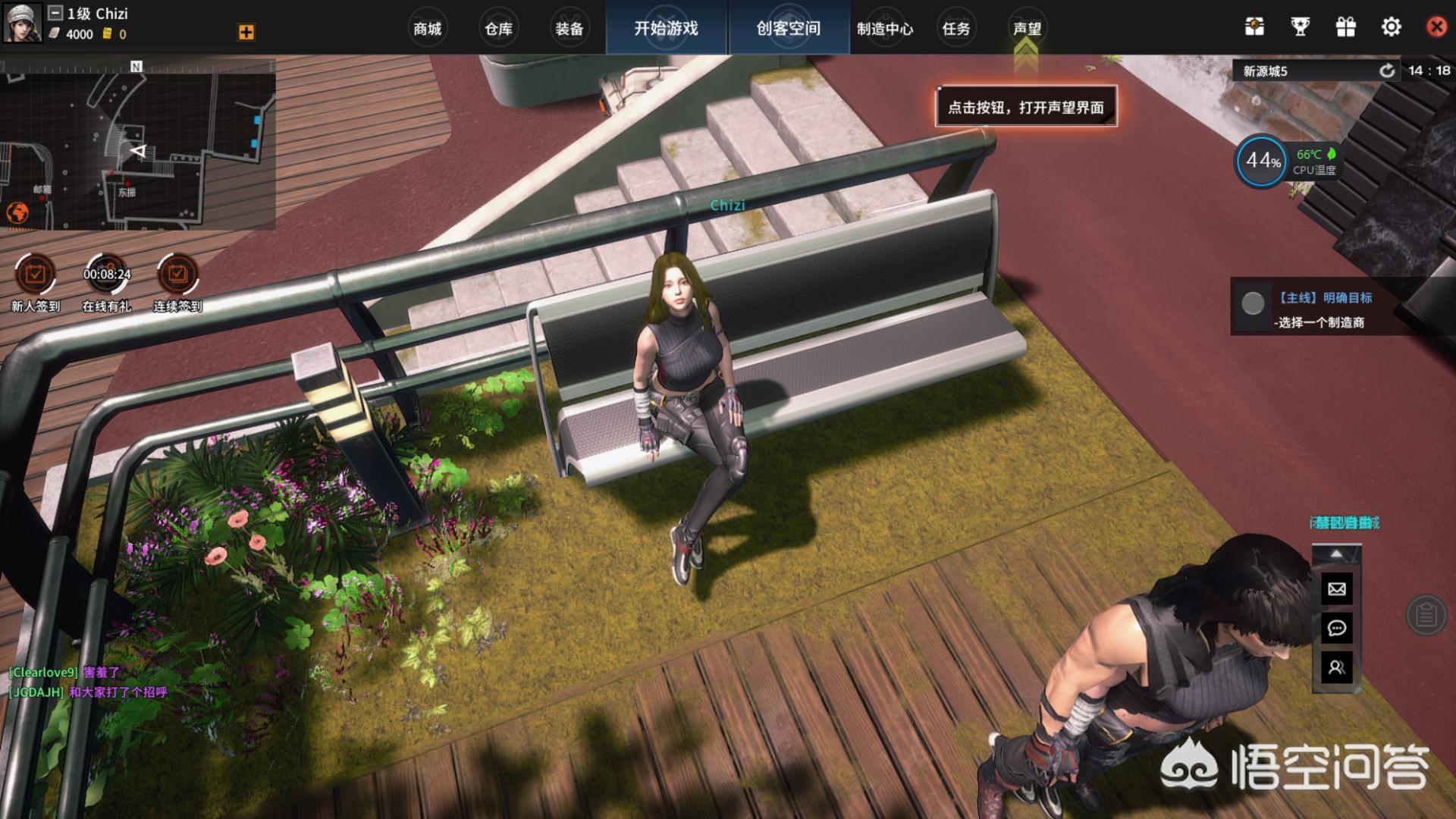The height and width of the screenshot is (819, 1456).
Task: Open the 声望 reputation interface
Action: click(x=1028, y=29)
